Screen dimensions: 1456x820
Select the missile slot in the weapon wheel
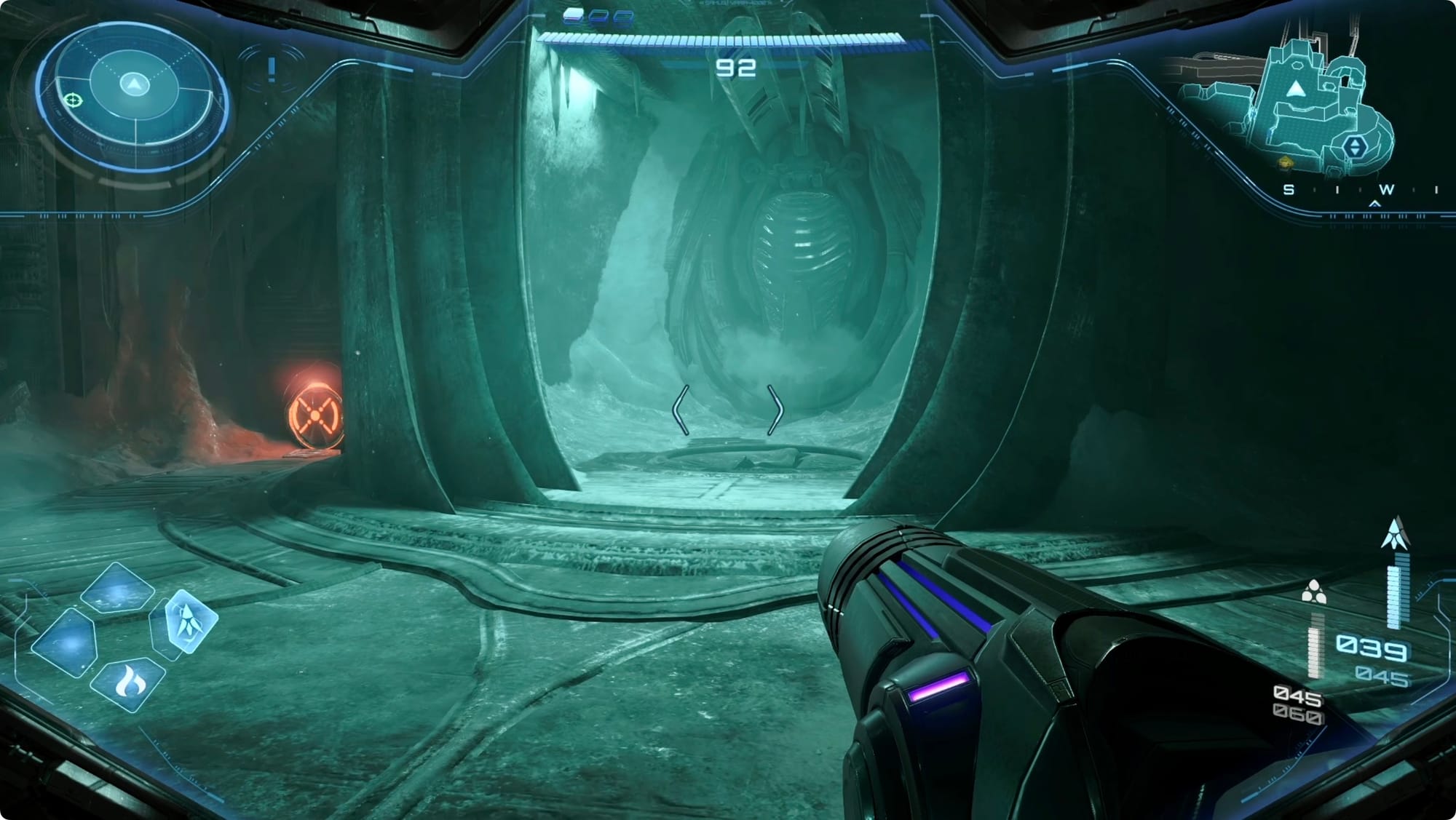191,621
